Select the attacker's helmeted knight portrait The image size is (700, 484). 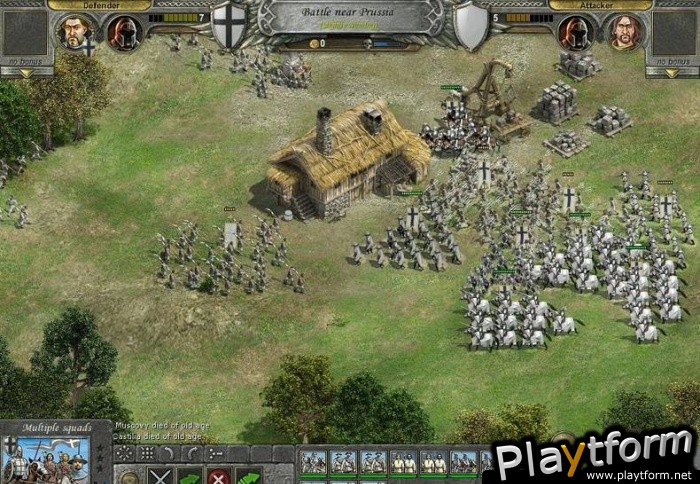(574, 33)
